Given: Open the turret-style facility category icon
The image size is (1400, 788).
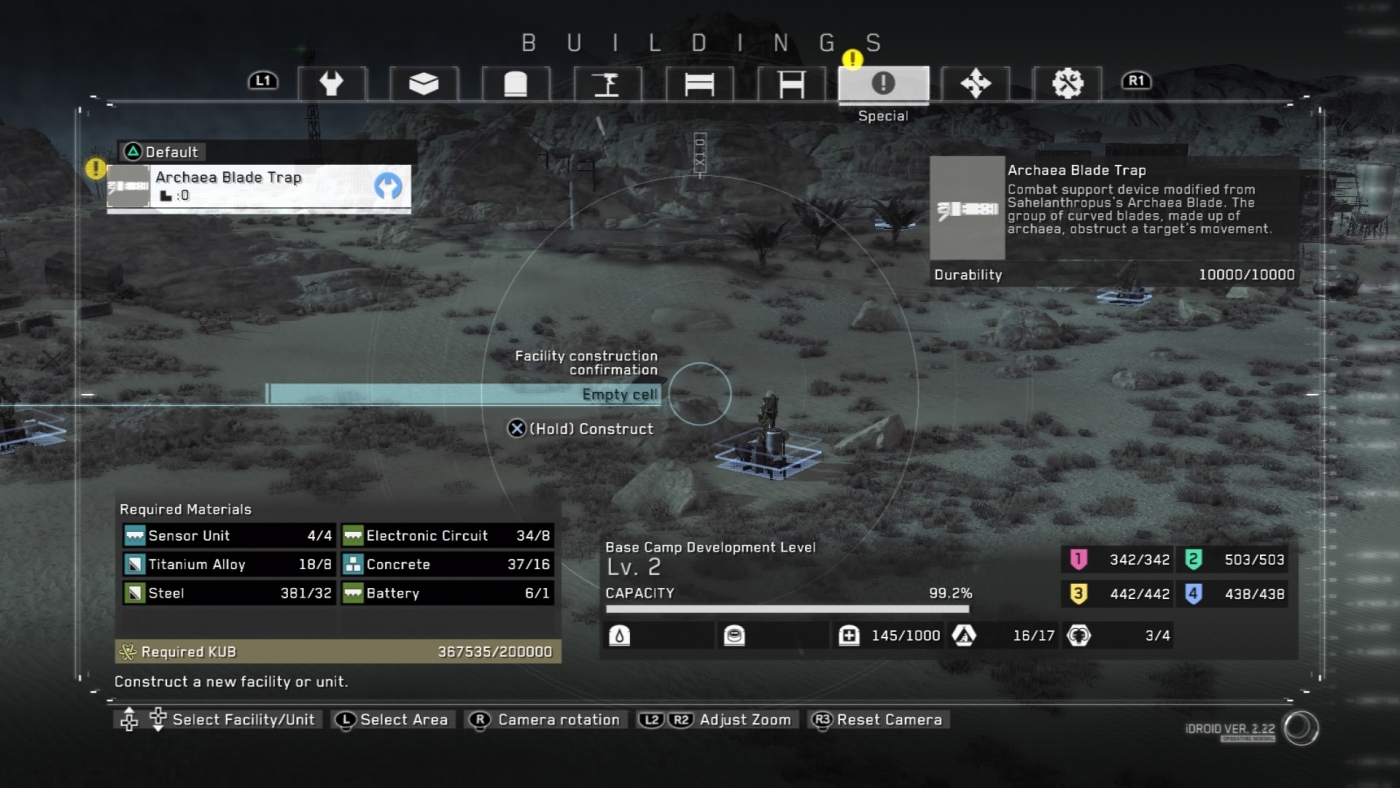Looking at the screenshot, I should click(516, 84).
